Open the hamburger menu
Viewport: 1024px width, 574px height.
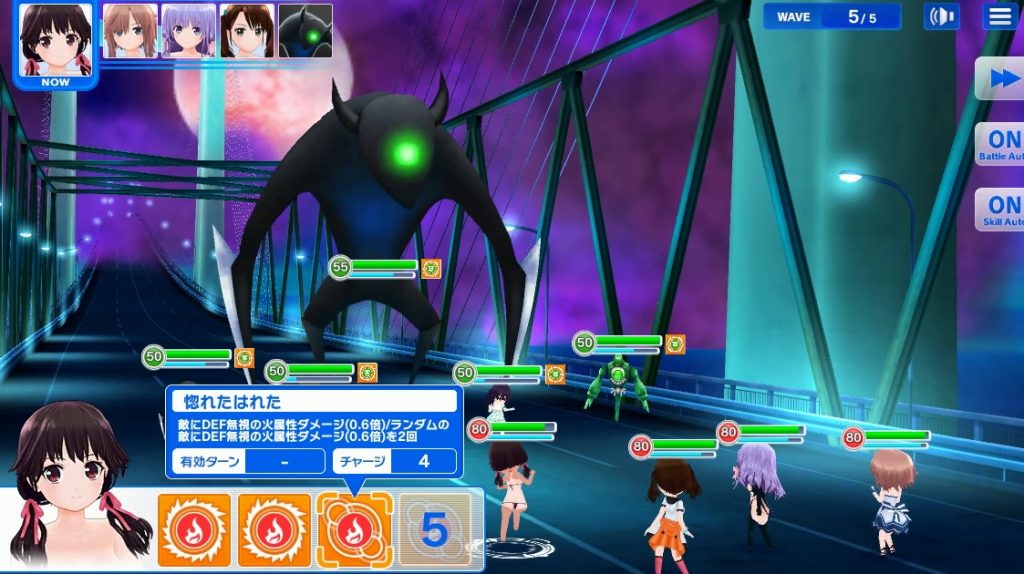click(999, 16)
